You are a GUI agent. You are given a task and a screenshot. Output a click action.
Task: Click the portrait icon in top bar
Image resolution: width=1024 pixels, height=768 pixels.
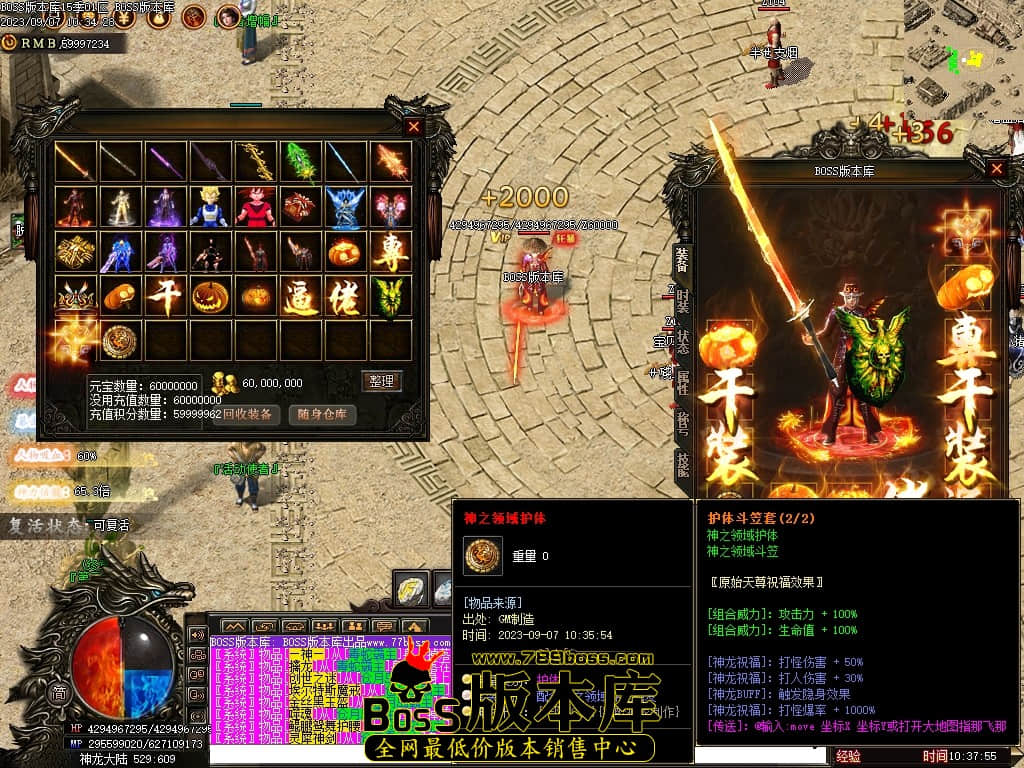coord(228,16)
